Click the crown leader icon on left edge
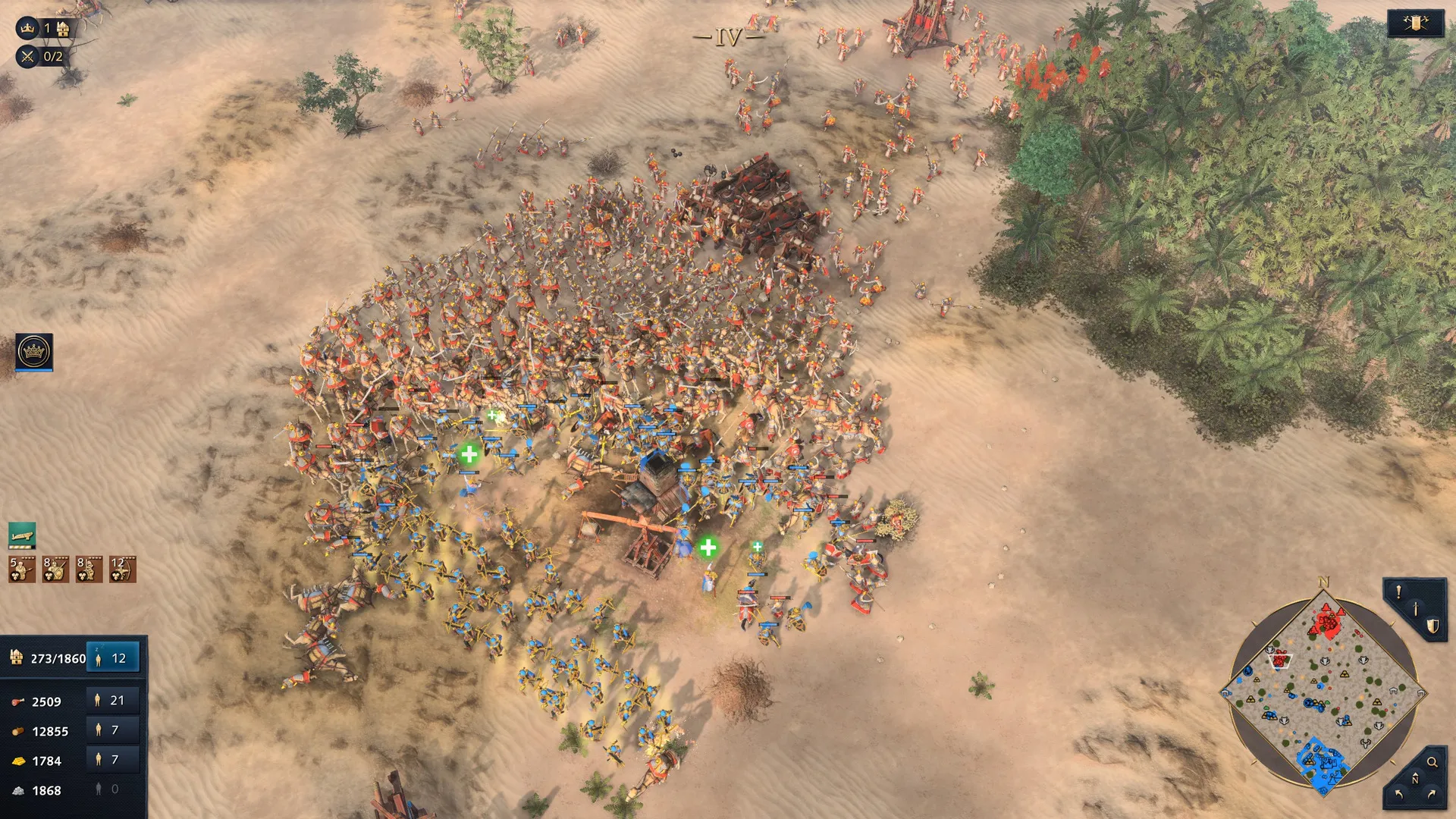1456x819 pixels. click(x=34, y=352)
